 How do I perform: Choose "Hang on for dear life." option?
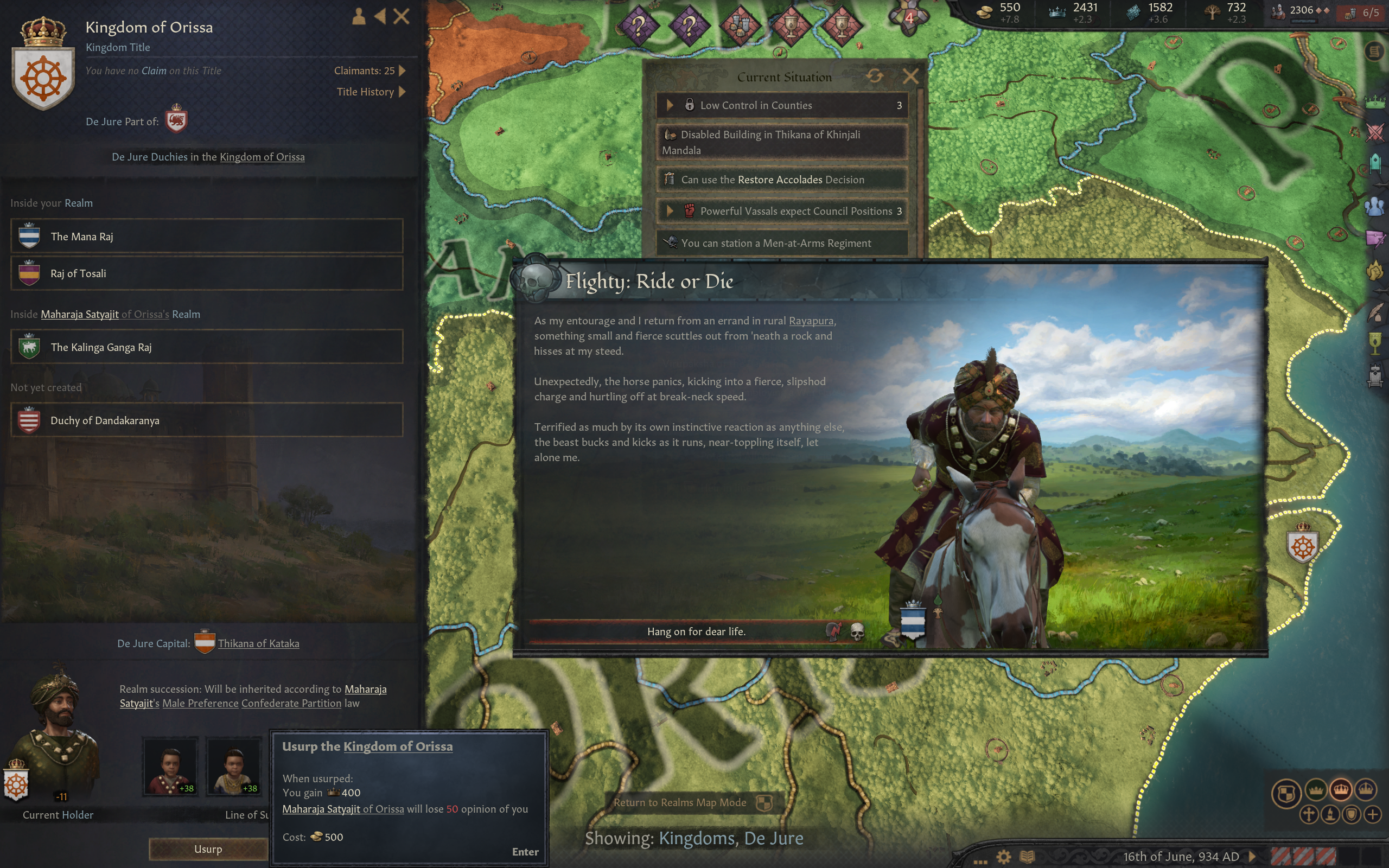tap(696, 631)
